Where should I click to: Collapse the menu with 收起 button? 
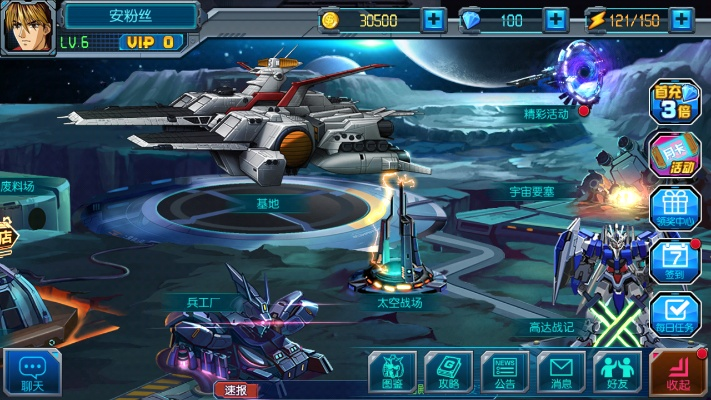tap(678, 372)
